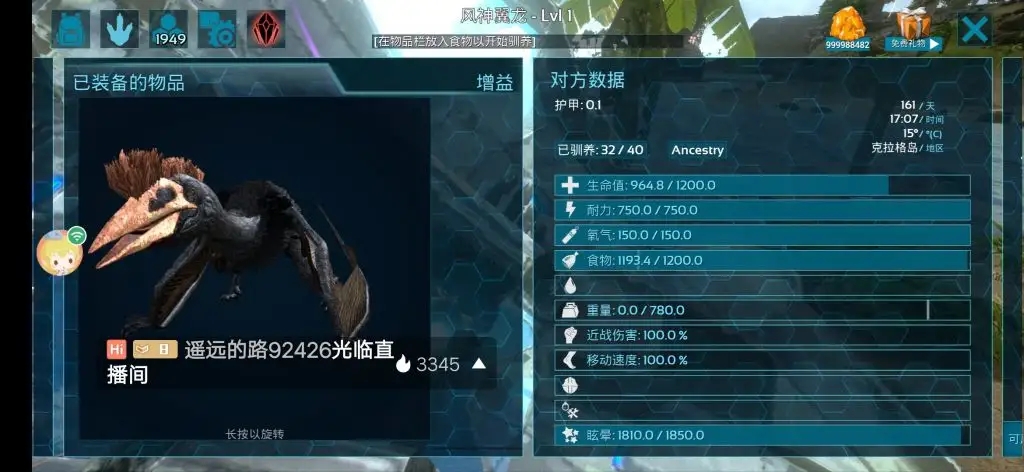Screen dimensions: 1024x472
Task: Open the player tab showing 1949
Action: (169, 29)
